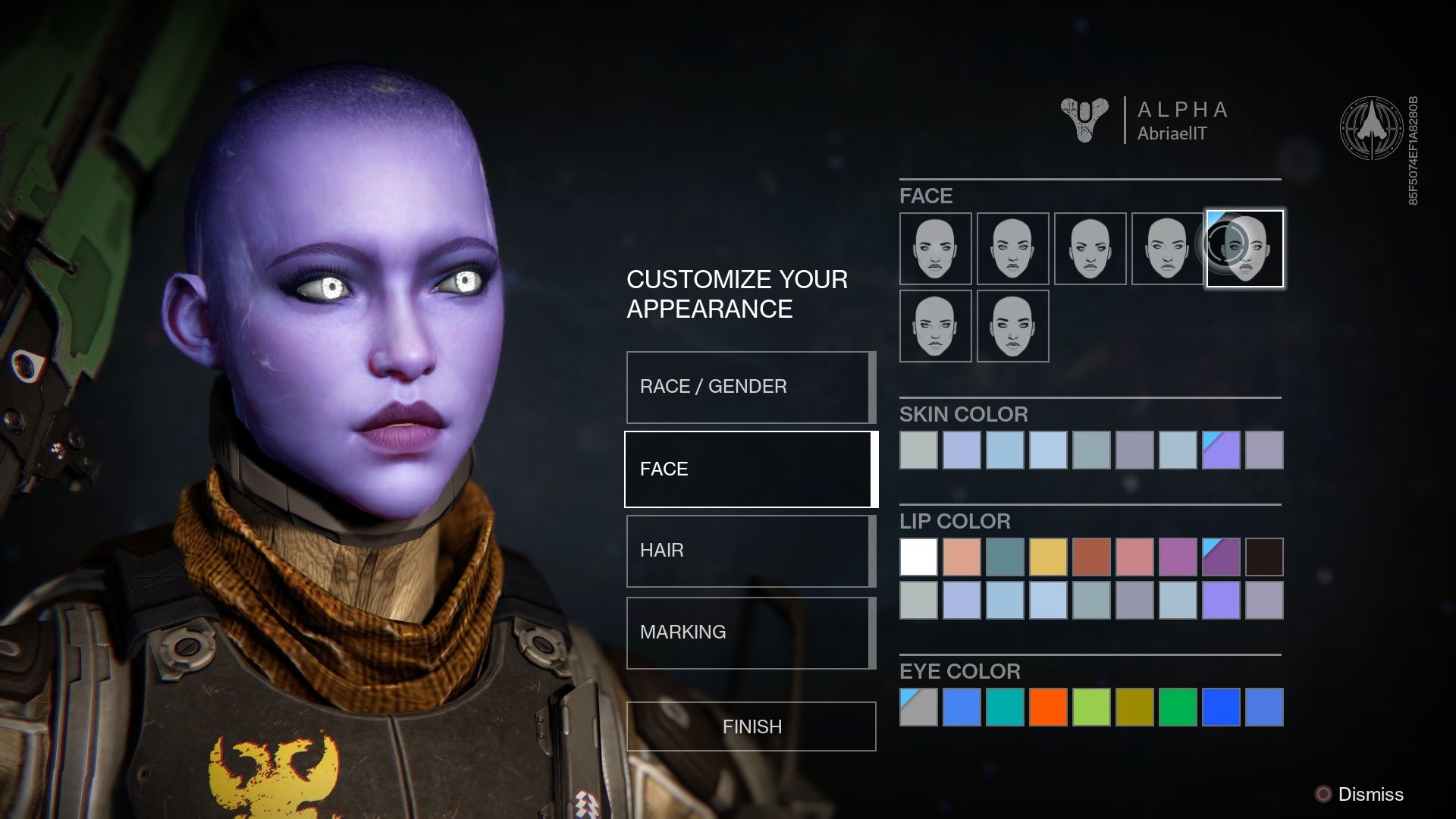Switch to the FACE customization tab
The width and height of the screenshot is (1456, 819).
pos(749,469)
